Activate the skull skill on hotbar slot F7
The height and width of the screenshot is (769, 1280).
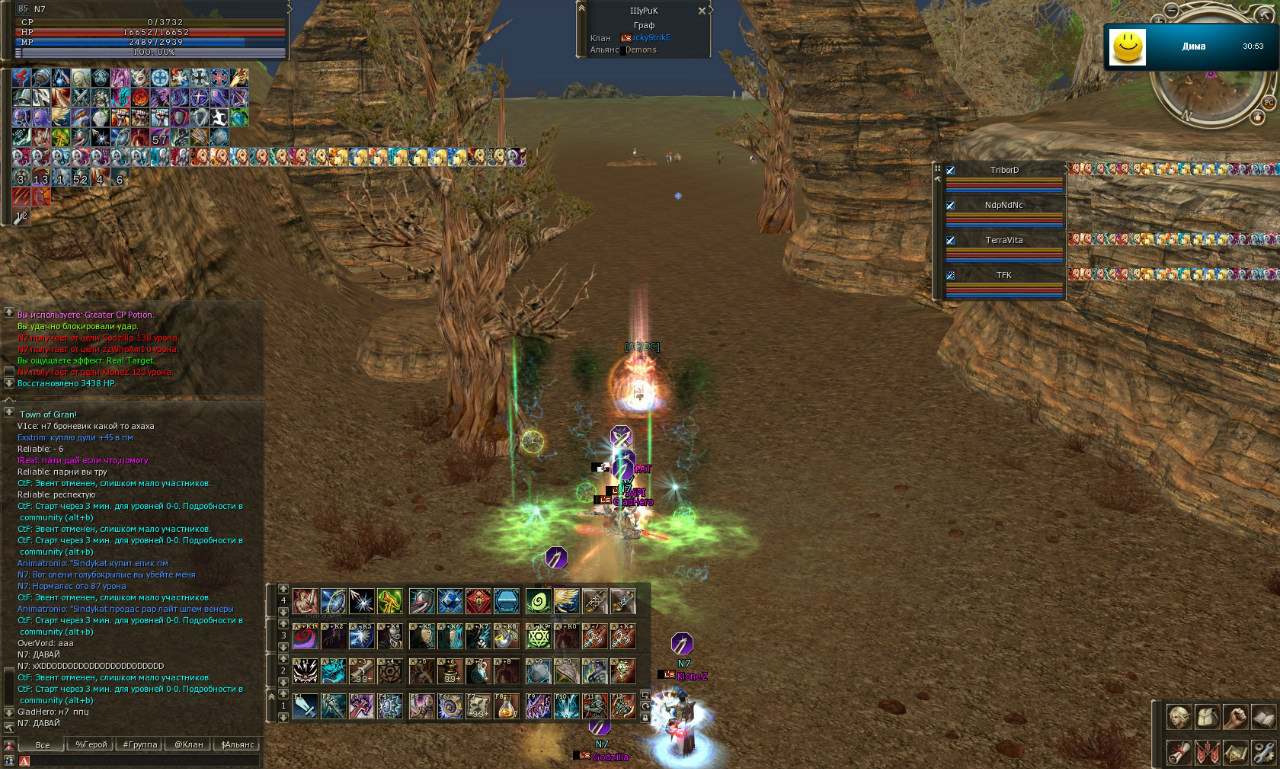pos(478,706)
